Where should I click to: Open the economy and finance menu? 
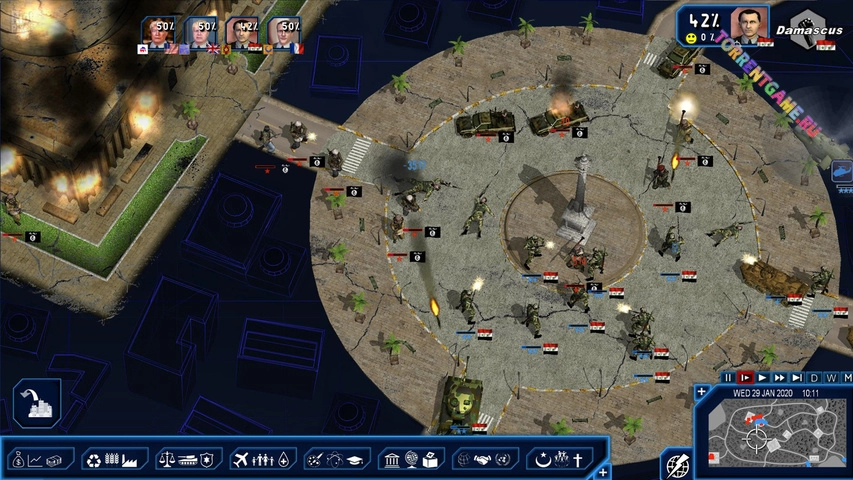(42, 459)
